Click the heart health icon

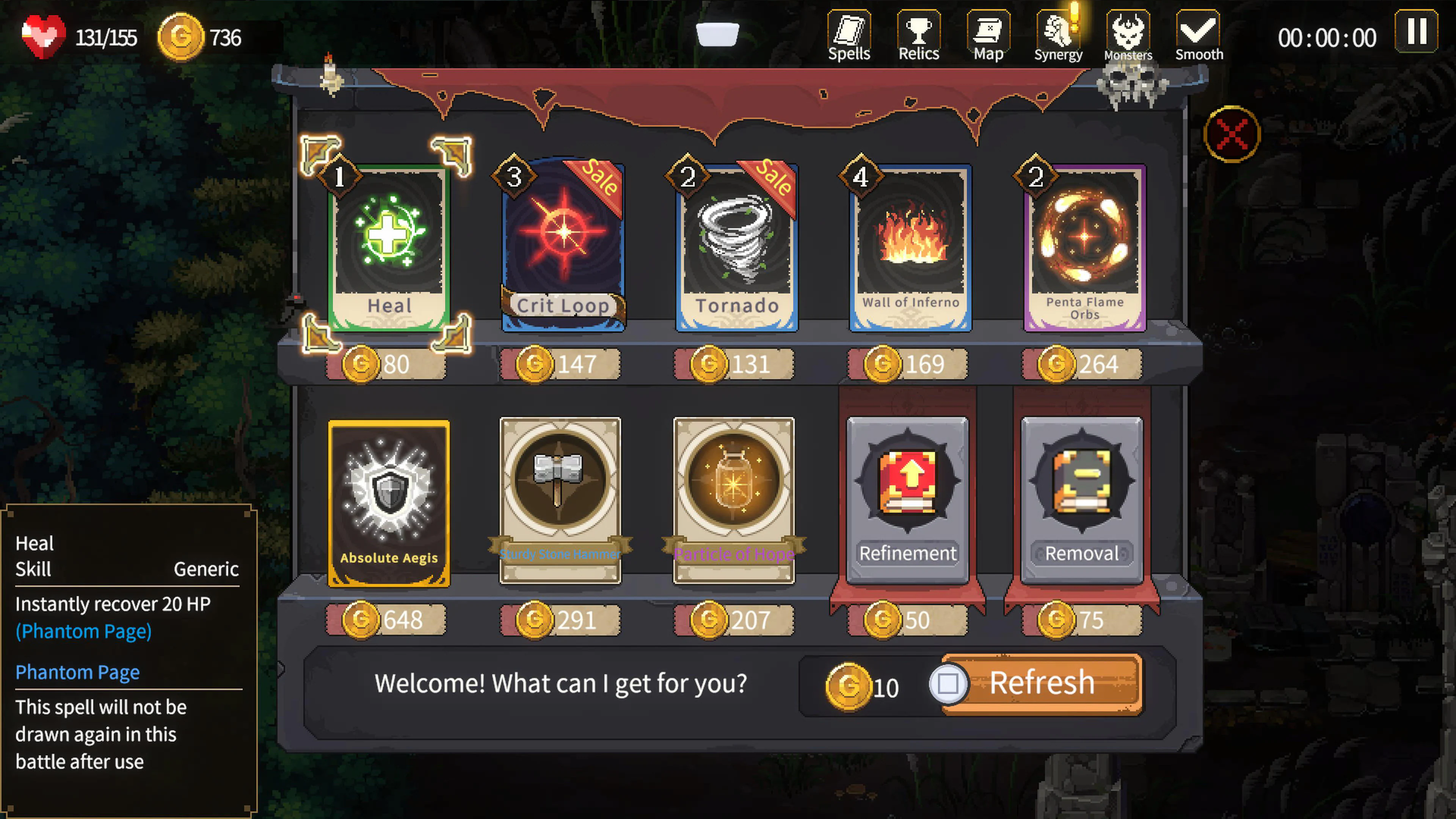point(42,36)
